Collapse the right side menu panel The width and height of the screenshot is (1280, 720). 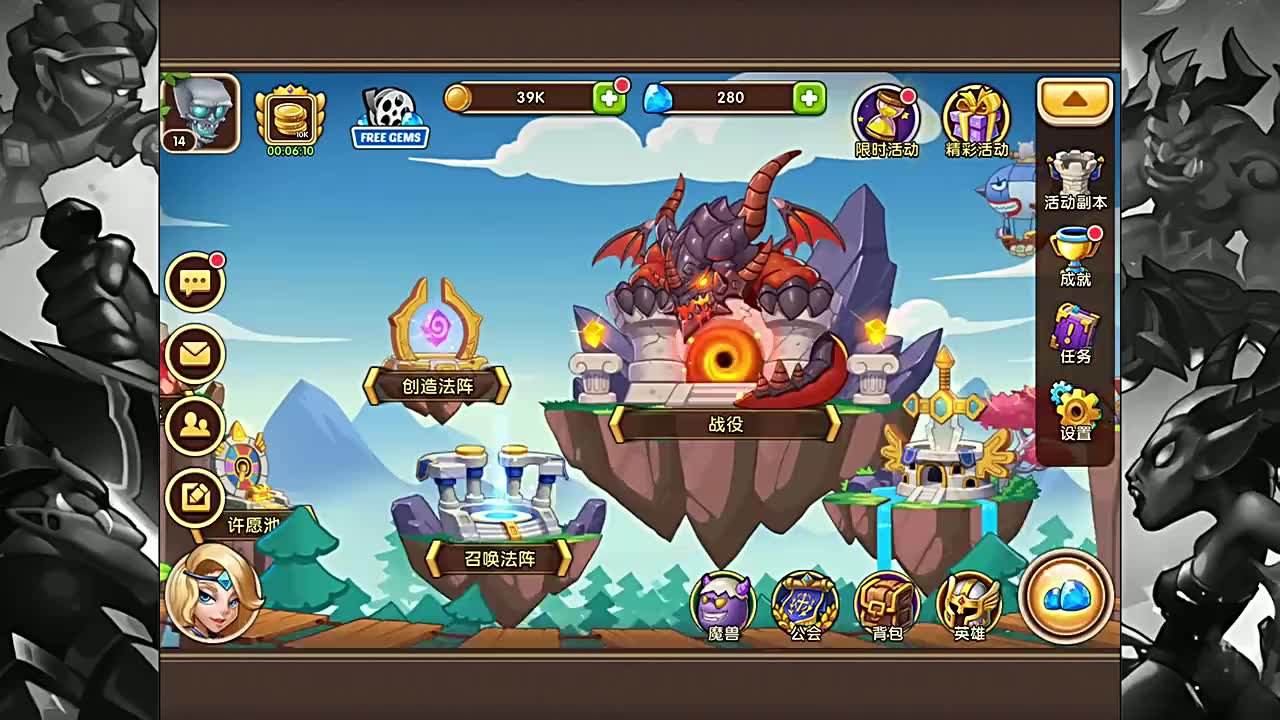tap(1074, 100)
